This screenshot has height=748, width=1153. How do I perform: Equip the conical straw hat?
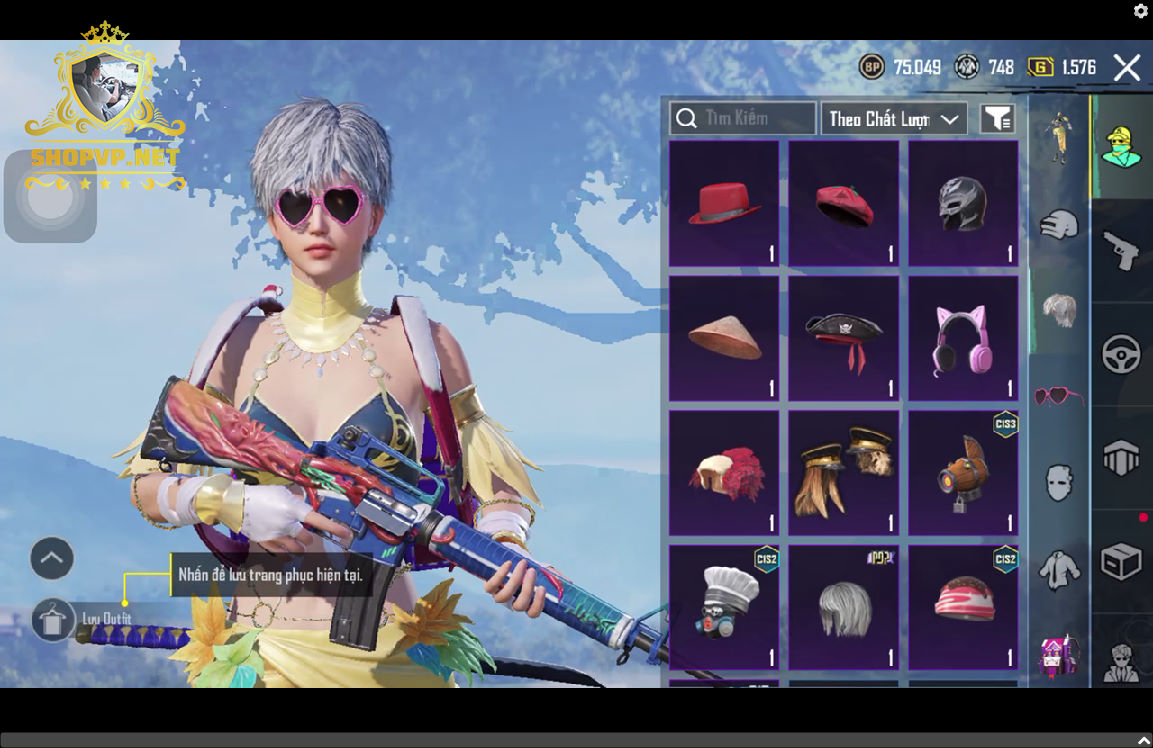point(724,339)
